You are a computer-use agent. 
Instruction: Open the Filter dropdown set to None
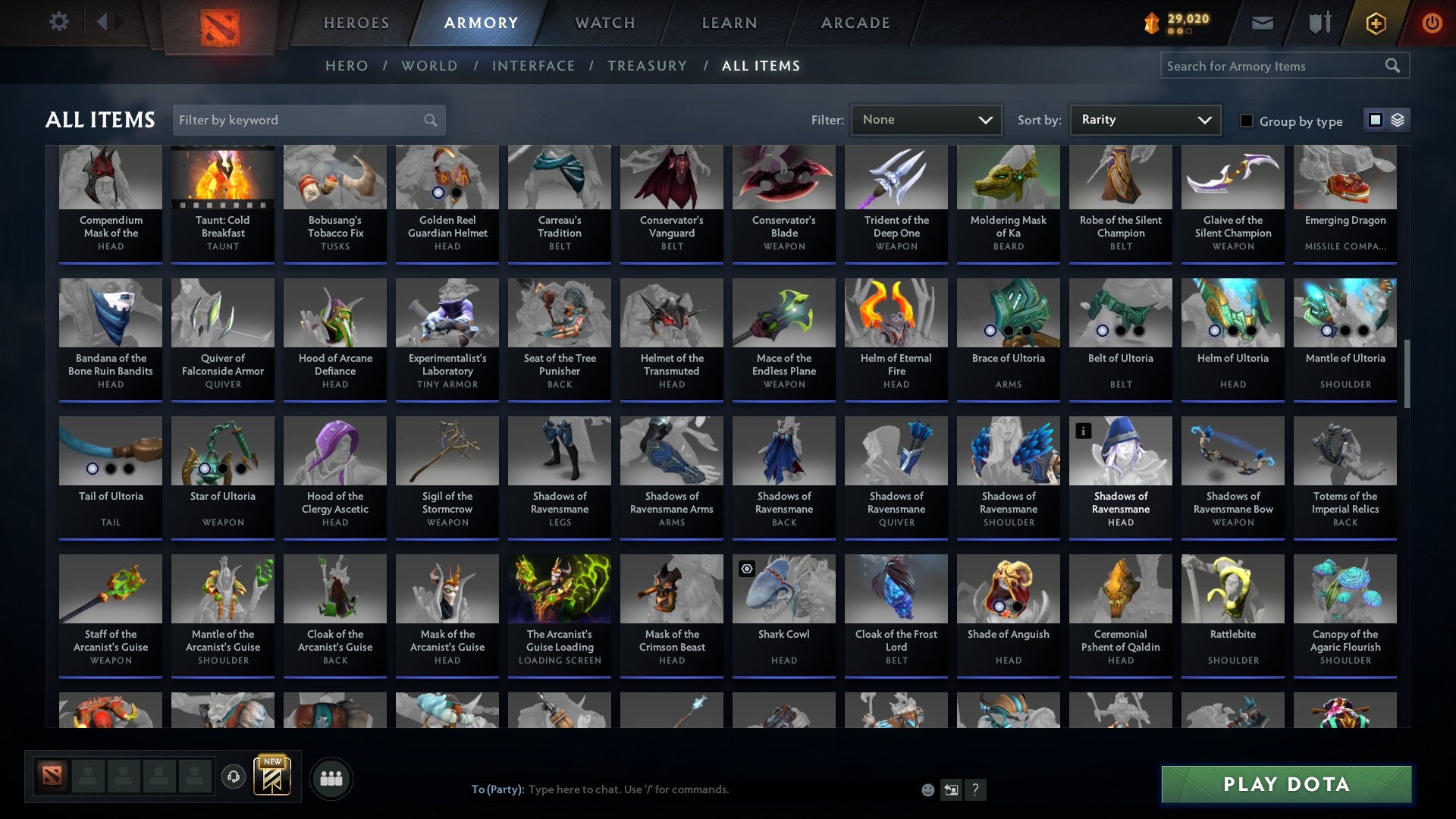pos(926,119)
